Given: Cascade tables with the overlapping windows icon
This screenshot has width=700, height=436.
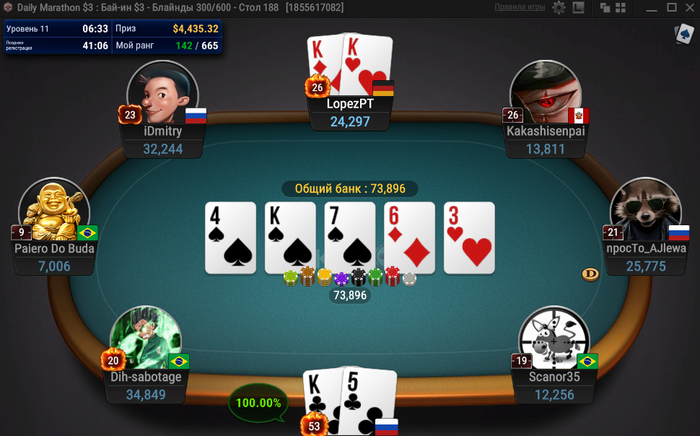Looking at the screenshot, I should (x=606, y=7).
